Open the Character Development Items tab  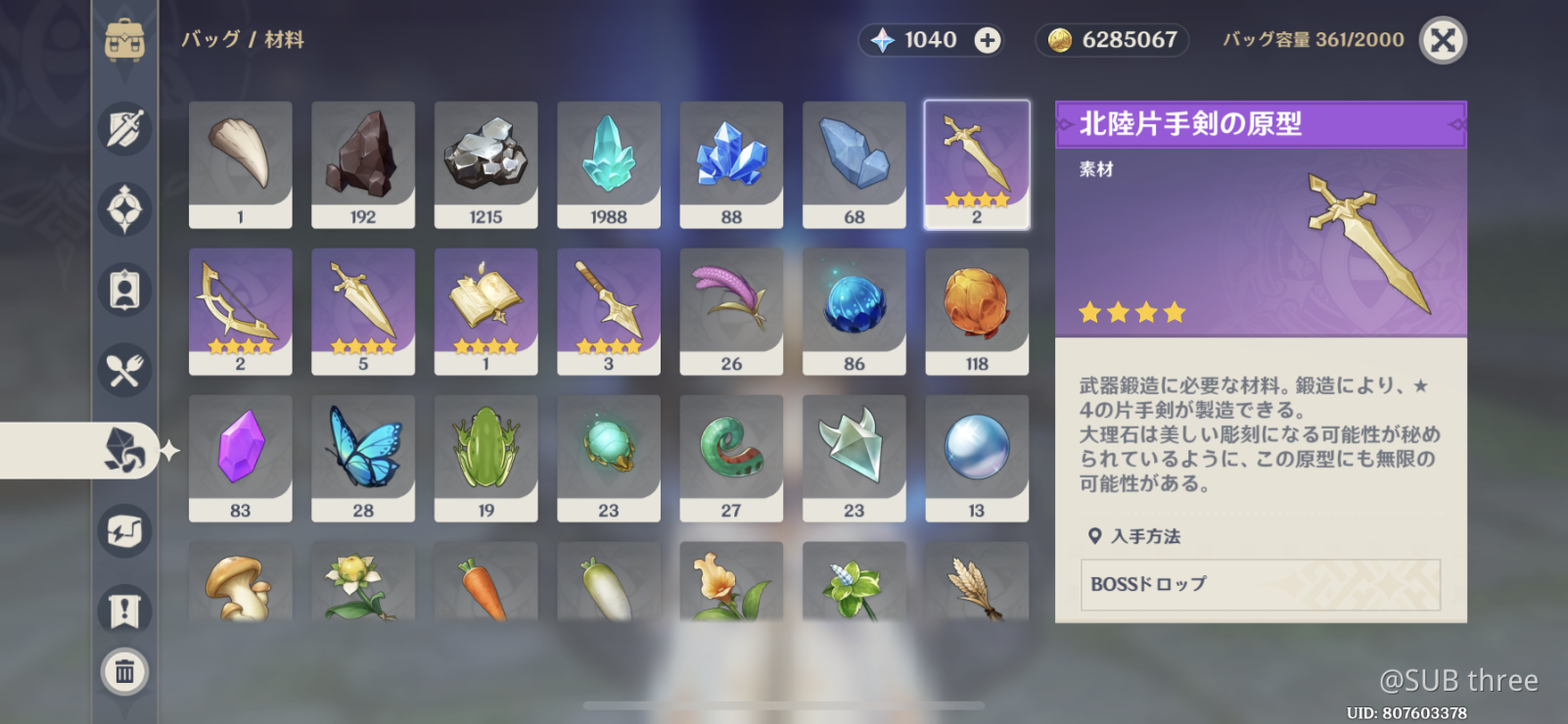pos(125,289)
